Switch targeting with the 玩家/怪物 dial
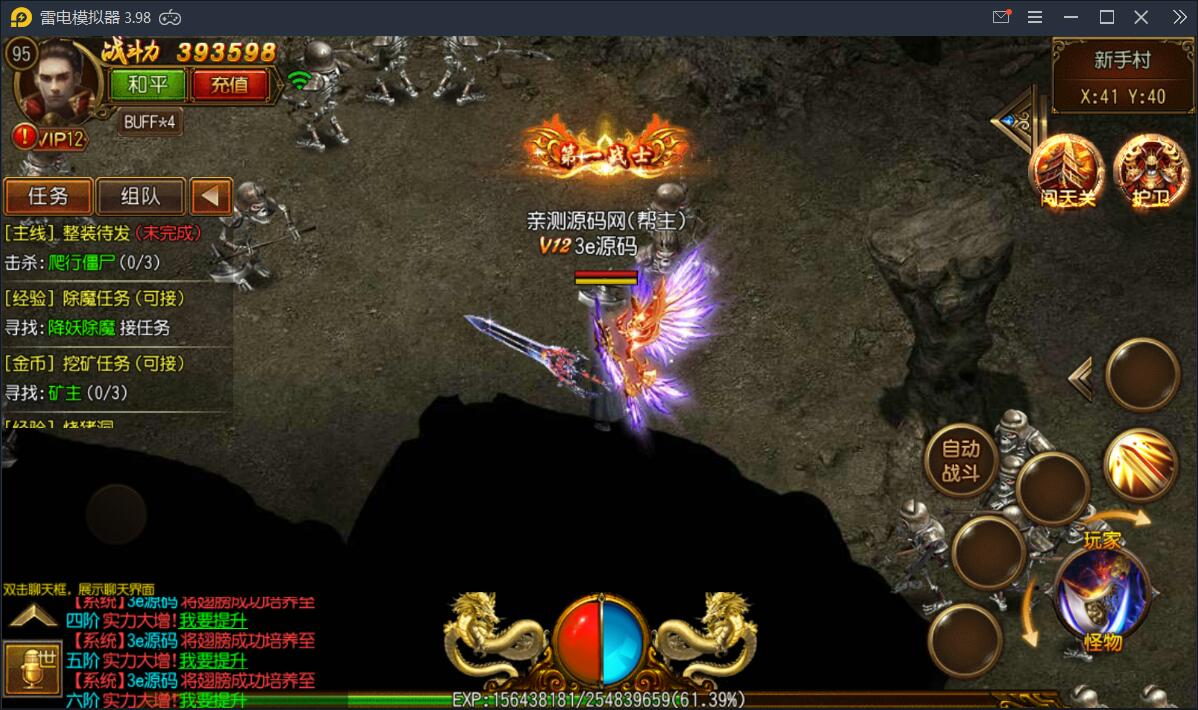This screenshot has height=710, width=1198. pyautogui.click(x=1102, y=592)
